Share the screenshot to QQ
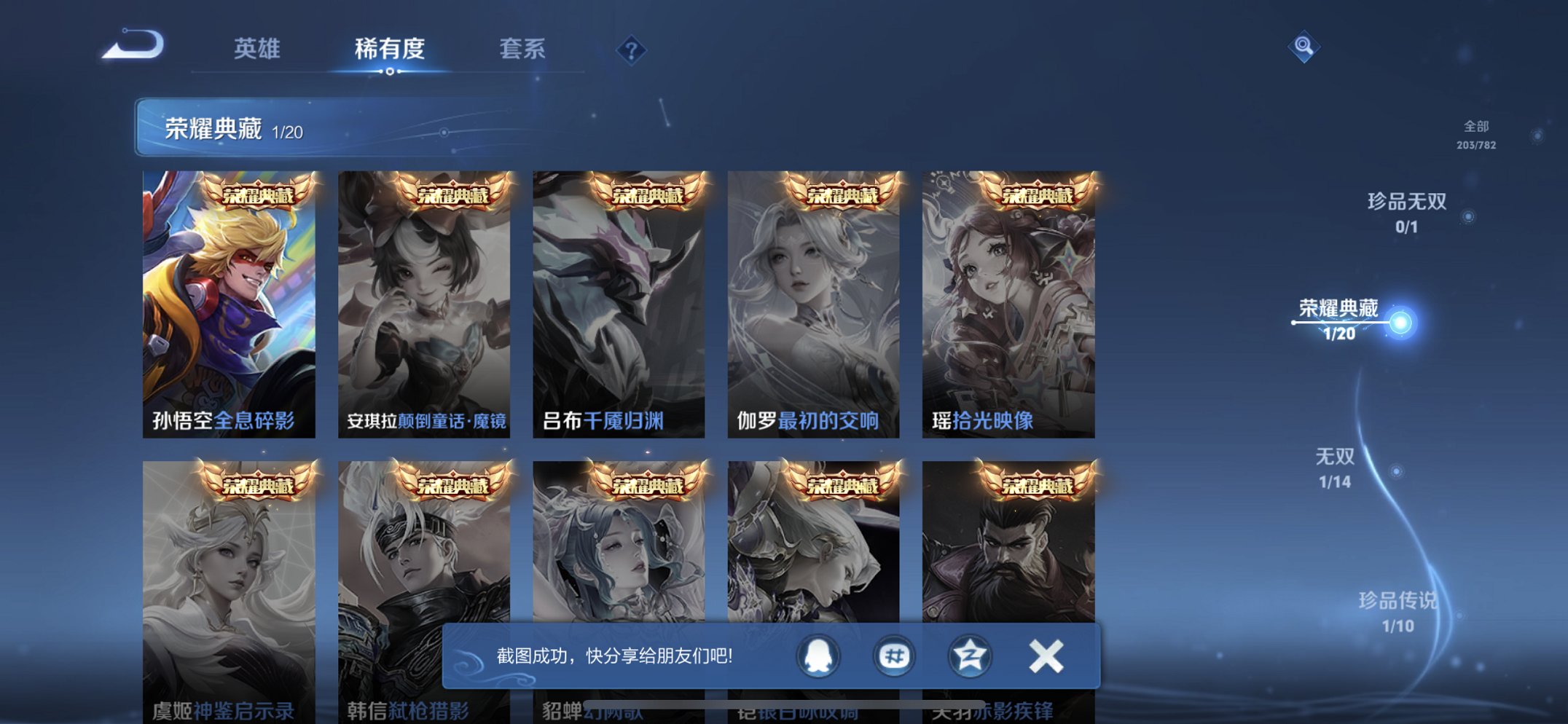 (x=819, y=656)
